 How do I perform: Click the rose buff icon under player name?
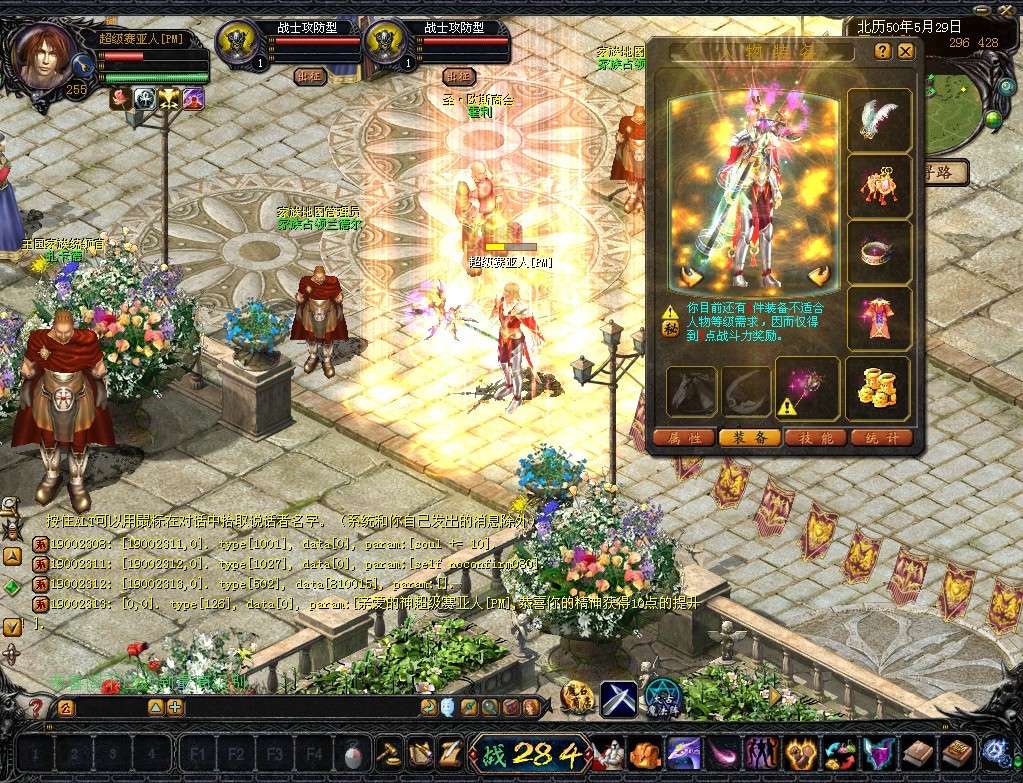point(120,98)
